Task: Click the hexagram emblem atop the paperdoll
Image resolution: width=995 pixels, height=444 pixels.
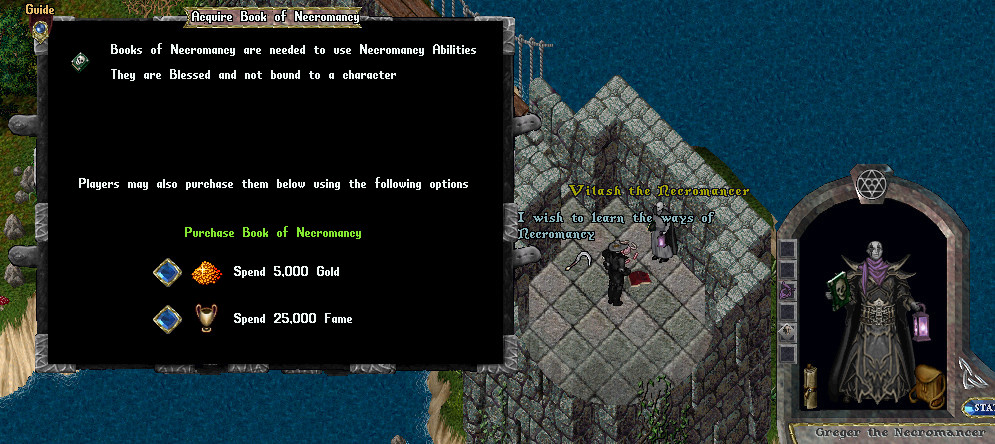Action: point(869,184)
